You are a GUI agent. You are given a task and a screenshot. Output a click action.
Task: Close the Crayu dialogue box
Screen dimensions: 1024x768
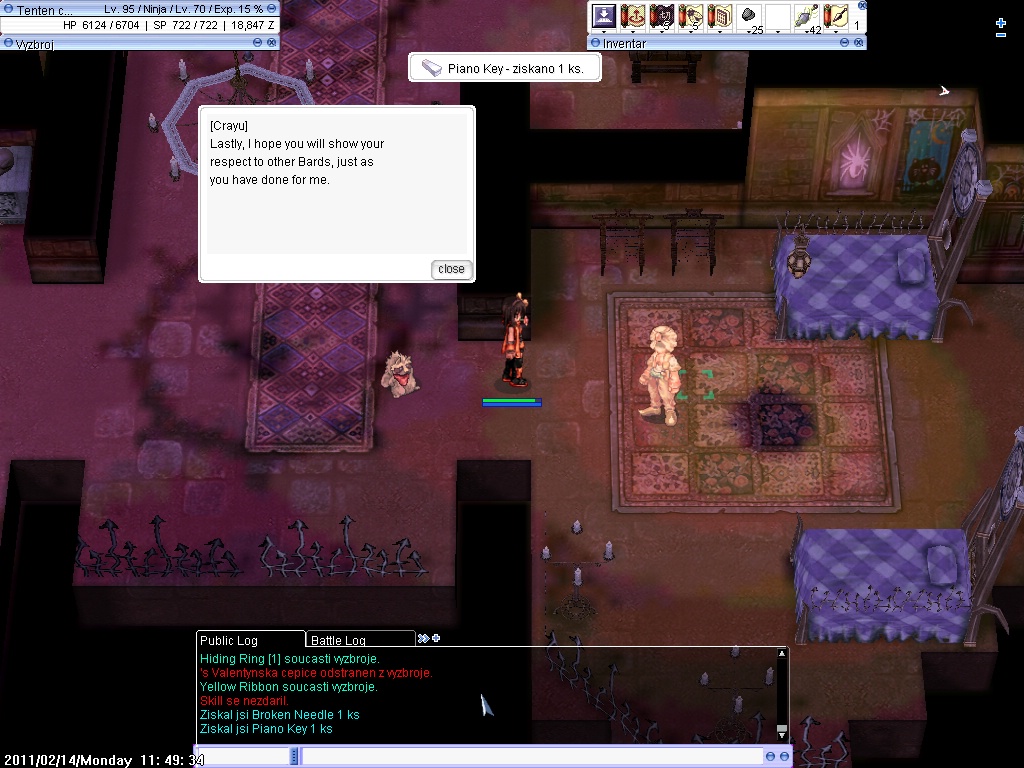451,269
